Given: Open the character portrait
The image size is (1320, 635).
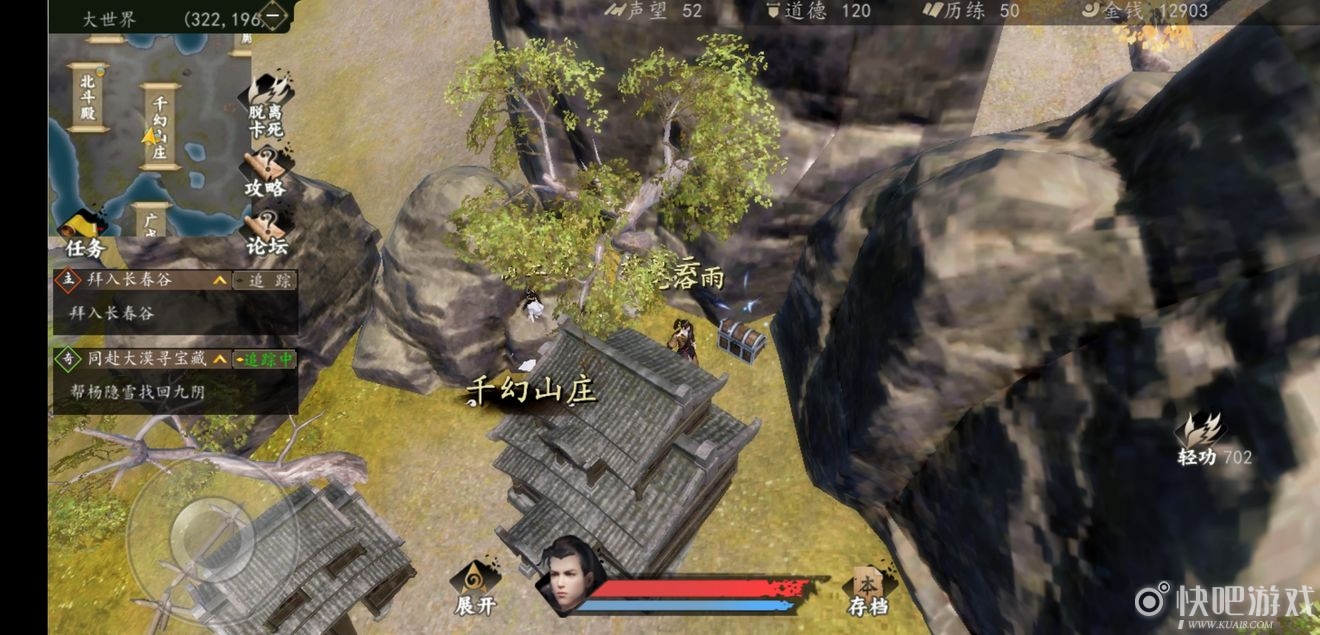Looking at the screenshot, I should tap(567, 577).
